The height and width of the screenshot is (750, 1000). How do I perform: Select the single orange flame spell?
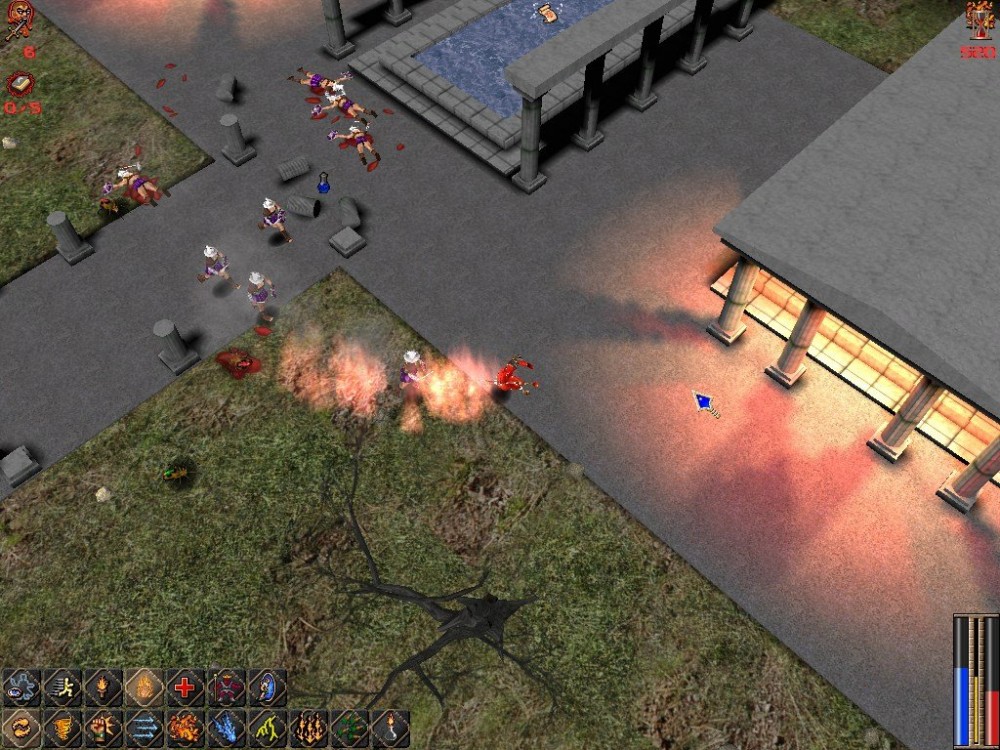144,688
